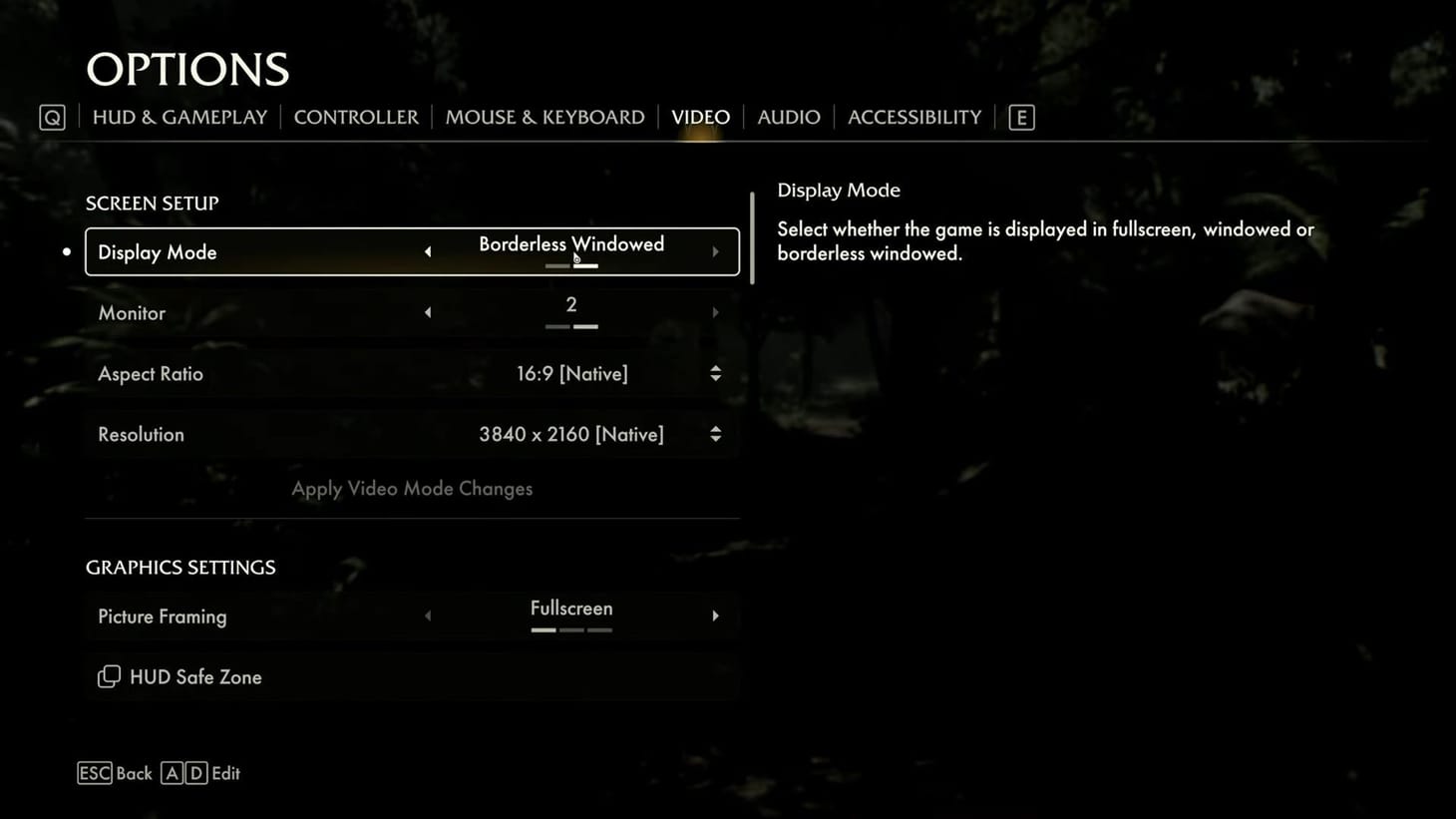Click the Picture Framing segment indicator

(x=571, y=630)
